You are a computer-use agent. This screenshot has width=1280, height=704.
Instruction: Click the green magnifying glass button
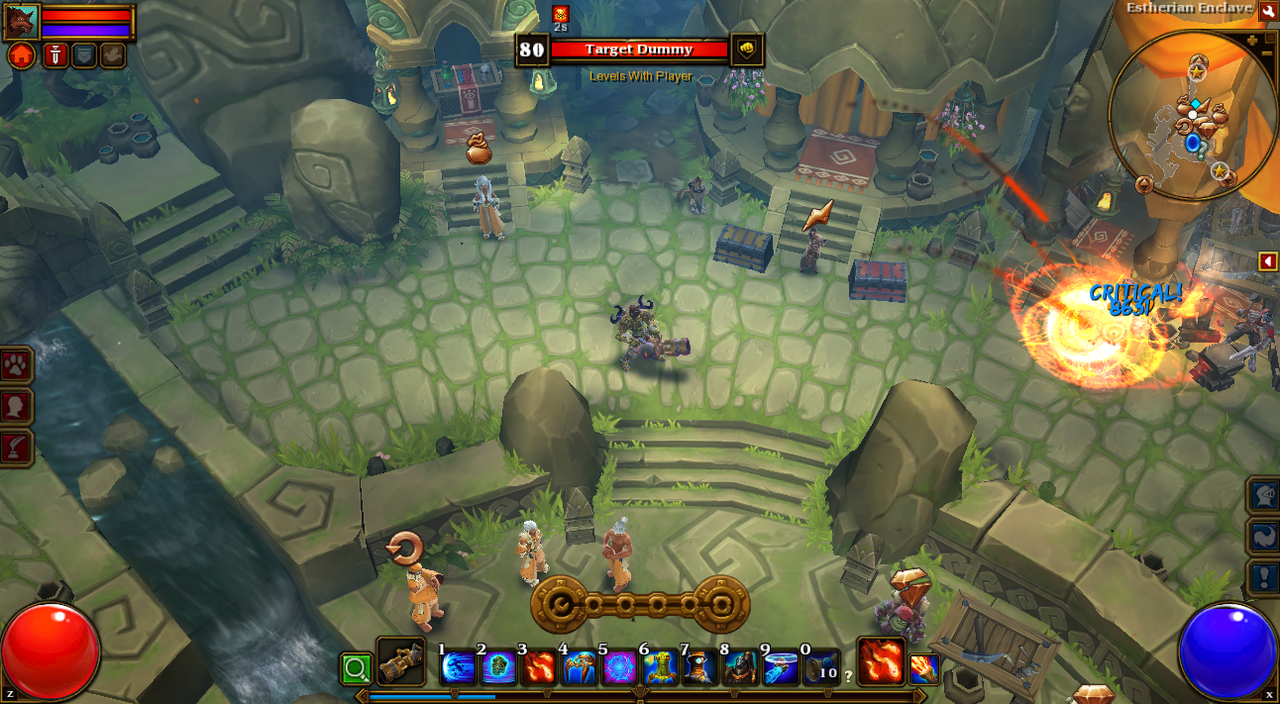tap(355, 667)
